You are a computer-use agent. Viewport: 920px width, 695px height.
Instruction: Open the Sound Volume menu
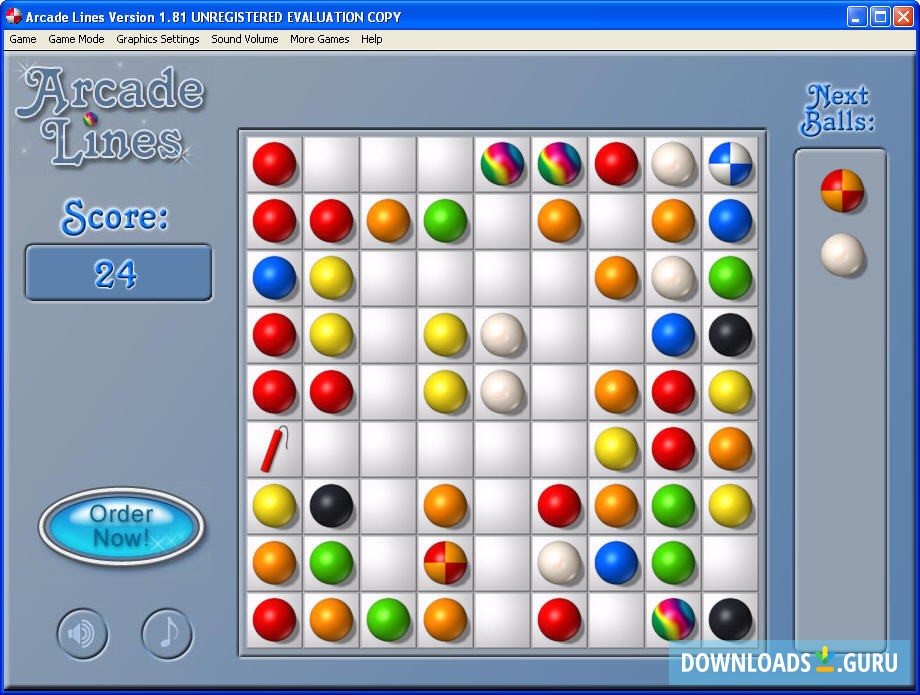coord(245,39)
